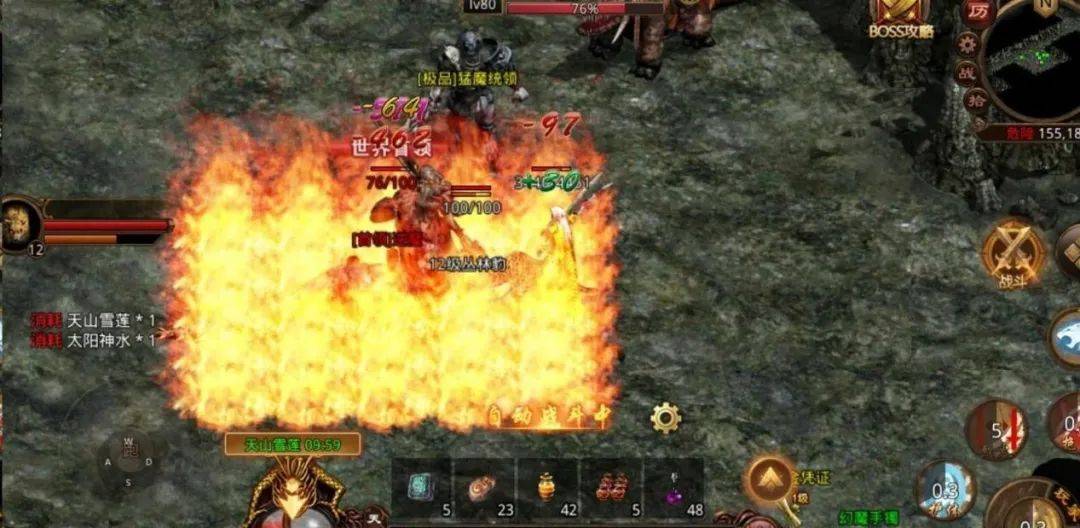Use the yellow jar potion with count 42
Image resolution: width=1080 pixels, height=528 pixels.
tap(547, 489)
